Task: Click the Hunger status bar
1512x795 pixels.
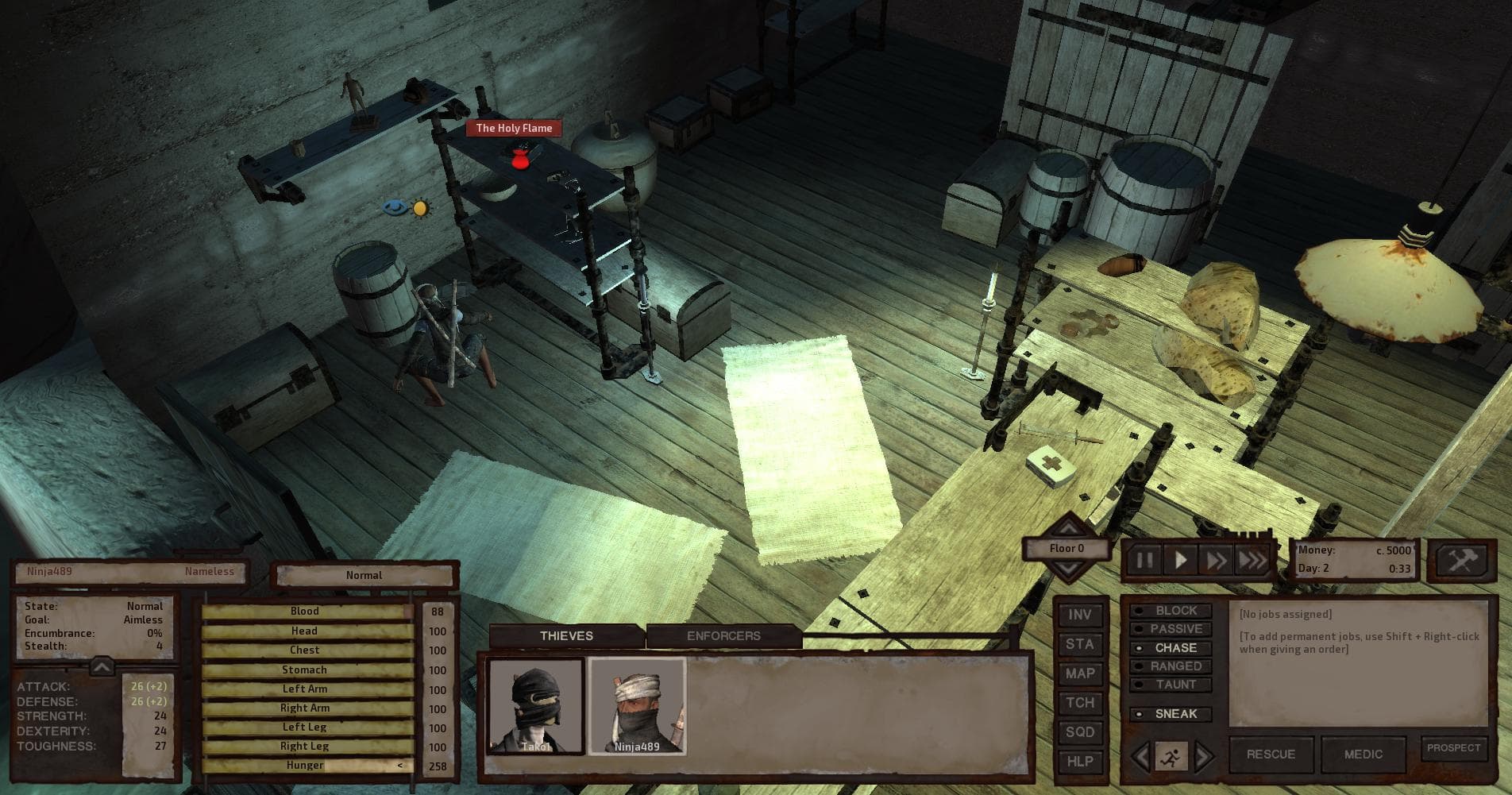Action: (x=305, y=765)
